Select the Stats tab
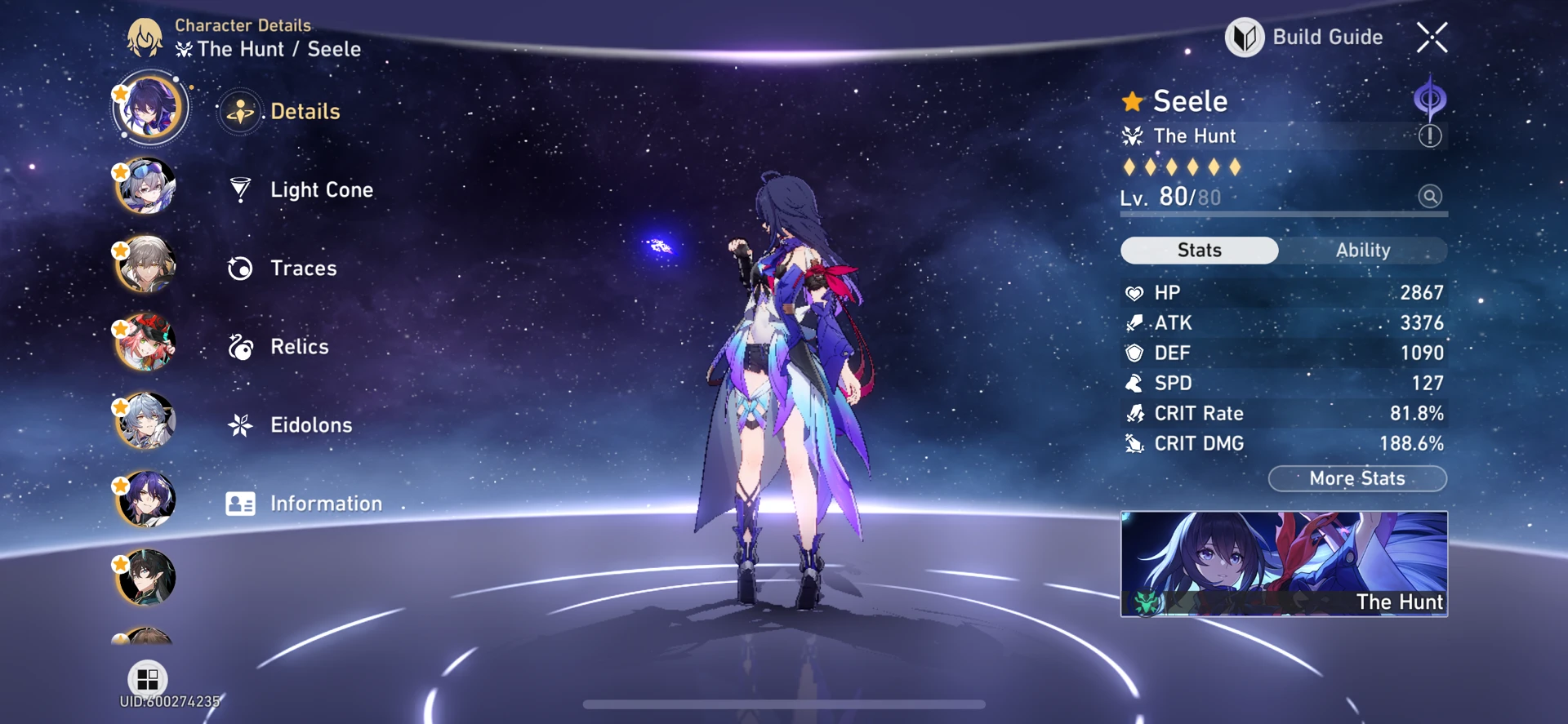This screenshot has width=1568, height=724. point(1199,250)
